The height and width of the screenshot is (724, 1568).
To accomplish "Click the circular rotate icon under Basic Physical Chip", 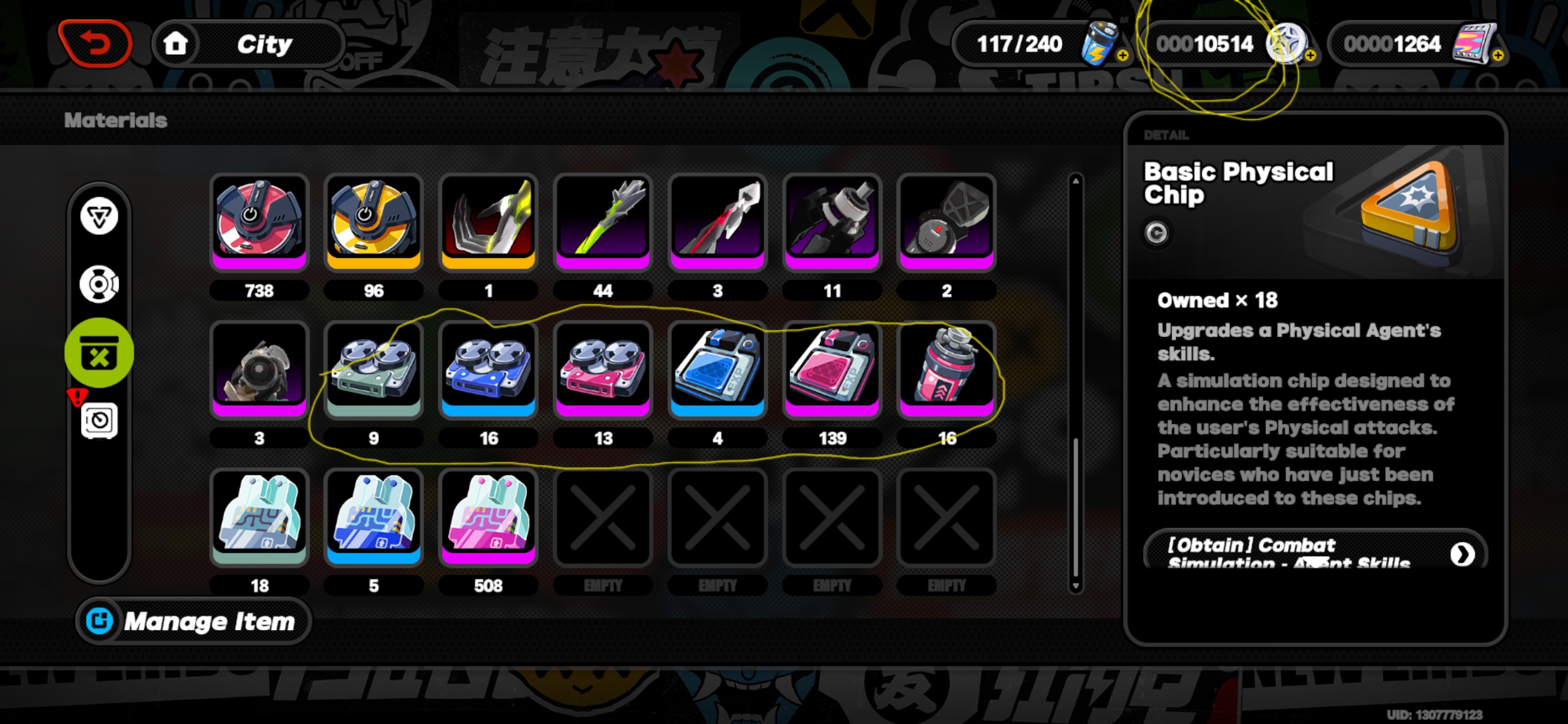I will pyautogui.click(x=1155, y=232).
